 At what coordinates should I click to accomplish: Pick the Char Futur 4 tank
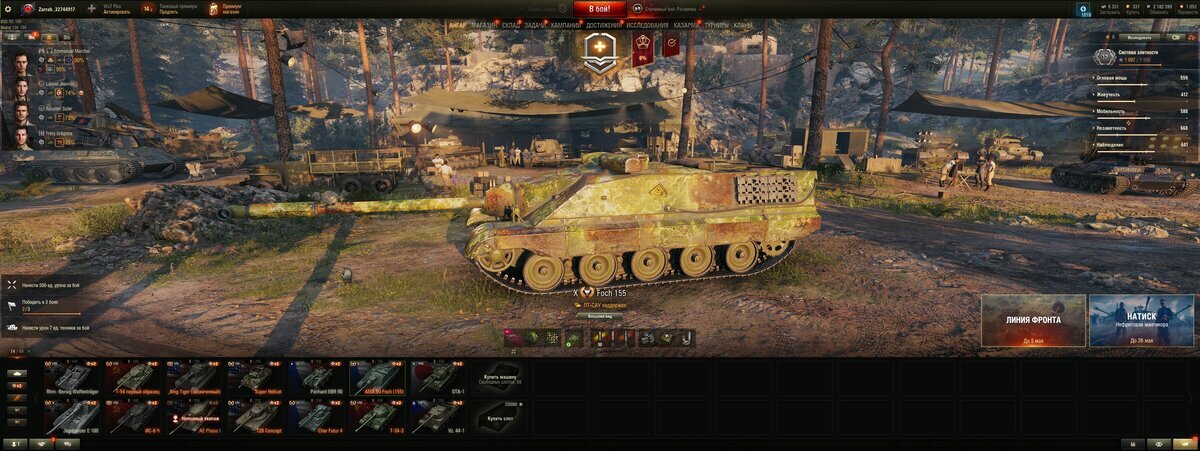317,416
